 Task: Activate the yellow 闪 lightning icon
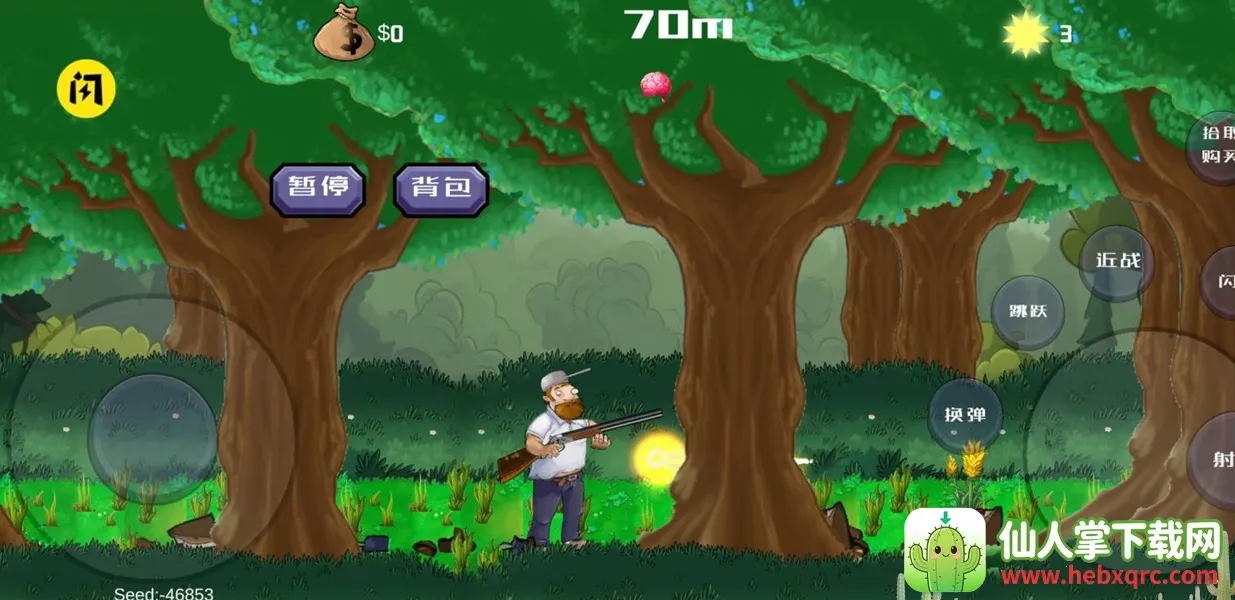(x=86, y=89)
